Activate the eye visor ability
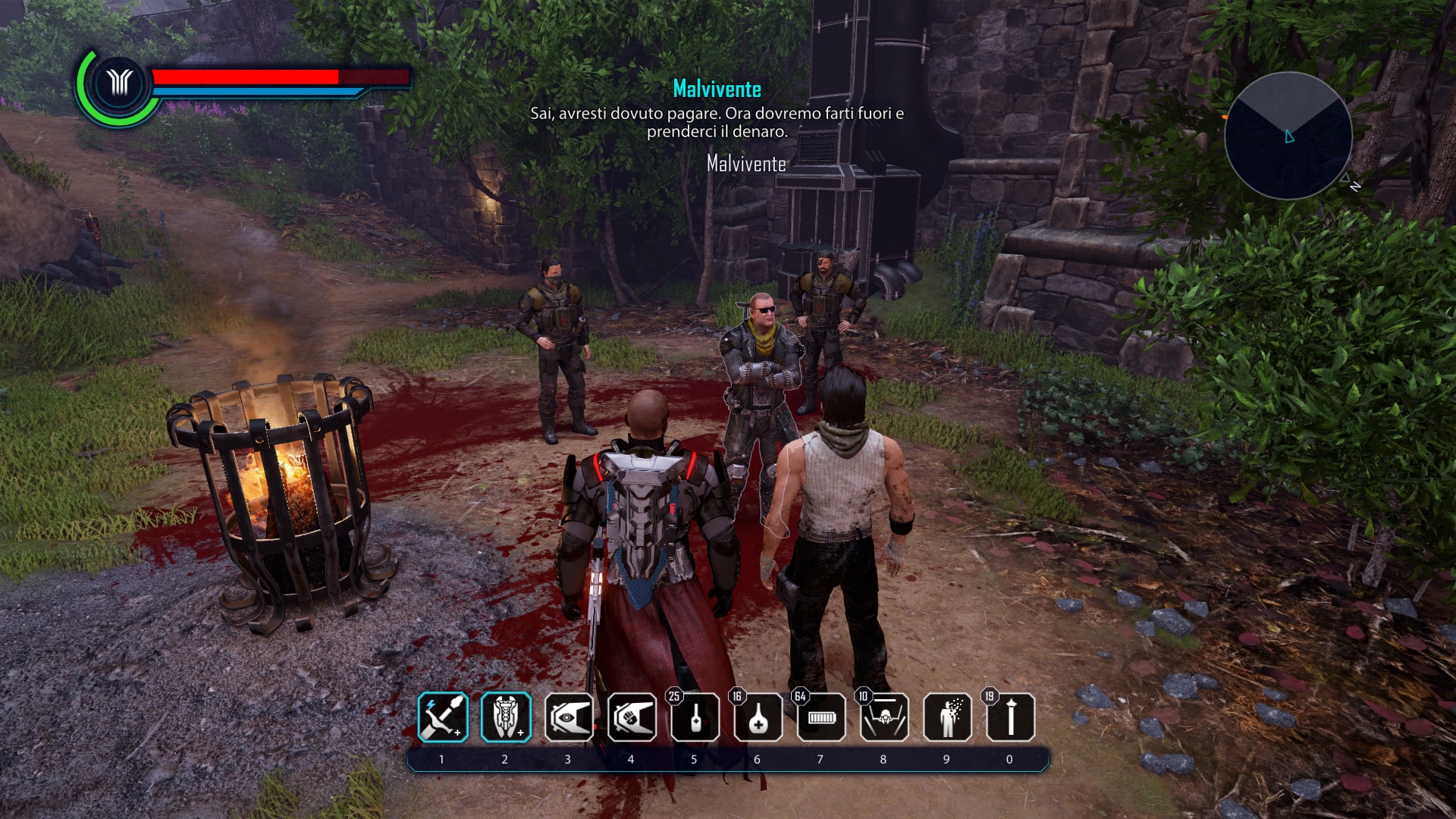Screen dimensions: 1456x819 (569, 717)
